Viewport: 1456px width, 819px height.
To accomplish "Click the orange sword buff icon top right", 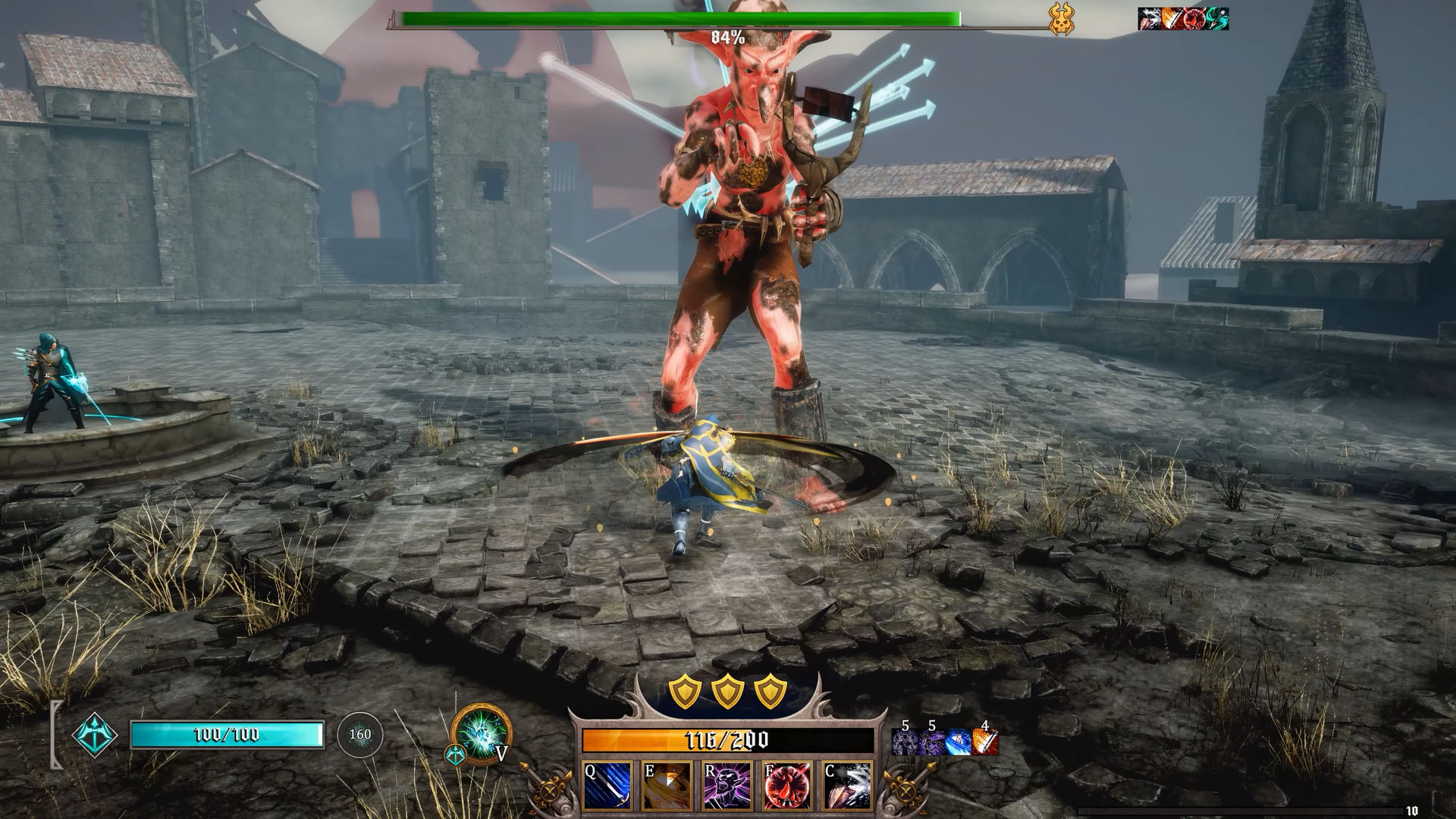I will 1170,19.
